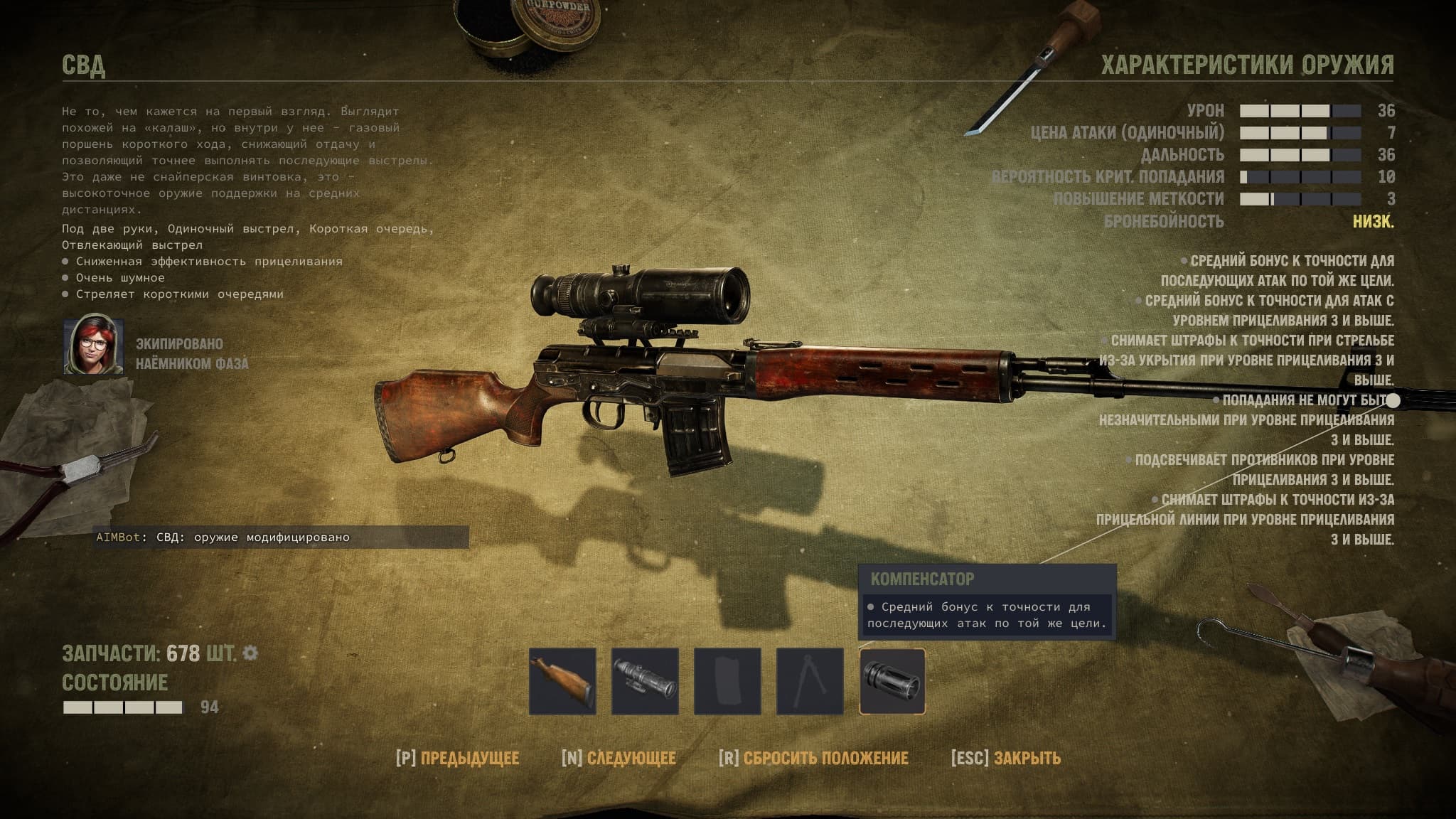Click the mercenary portrait with red hair
Screen dimensions: 1456x819
click(x=94, y=347)
